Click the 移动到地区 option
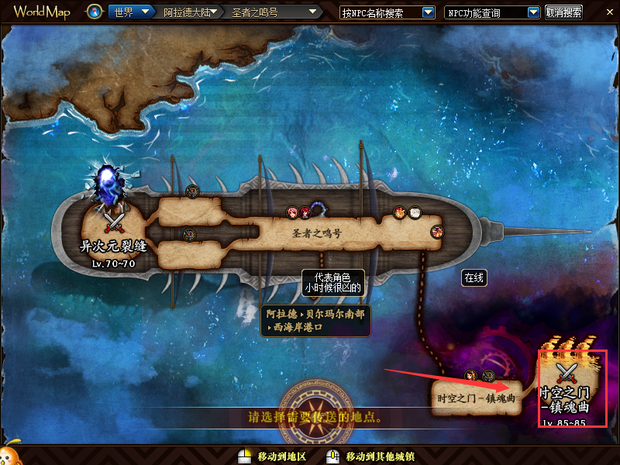 point(282,456)
